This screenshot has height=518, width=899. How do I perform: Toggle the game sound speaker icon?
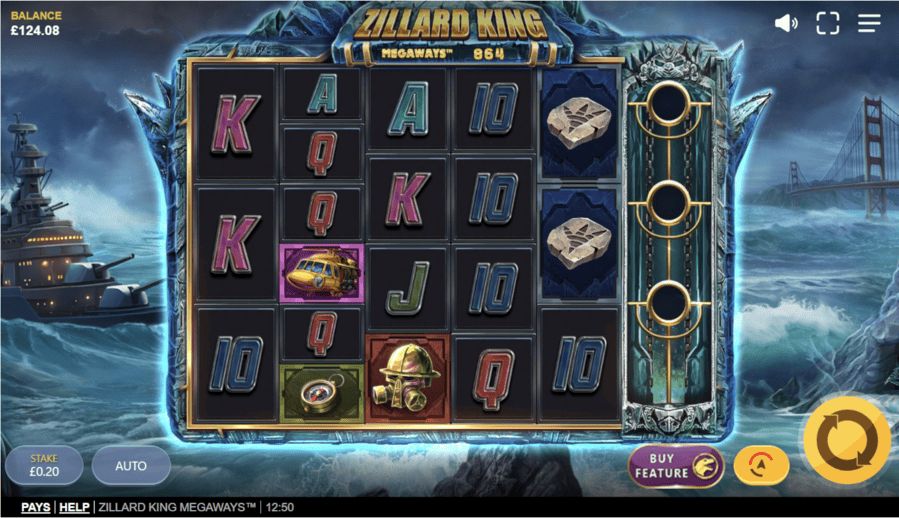click(x=786, y=23)
